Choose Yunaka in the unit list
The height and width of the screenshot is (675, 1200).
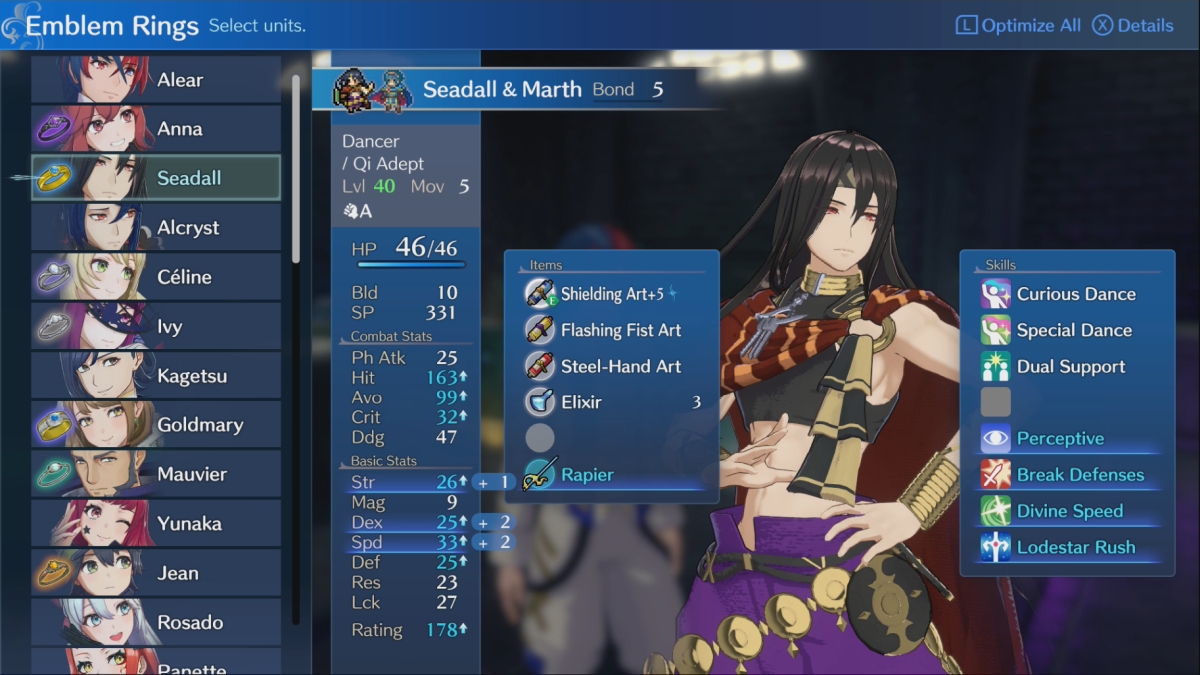[x=156, y=523]
